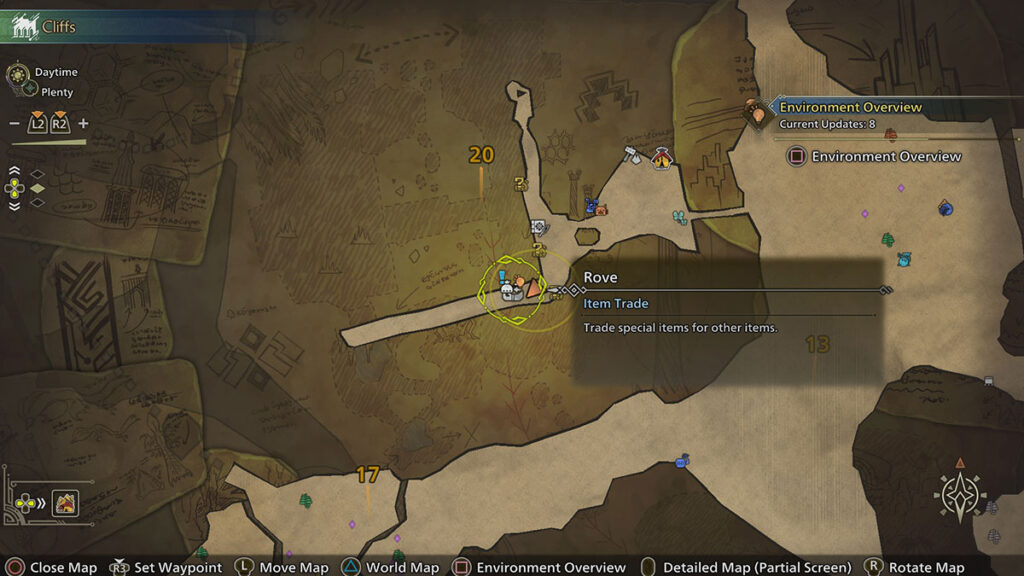This screenshot has width=1024, height=576.
Task: Click the compass rose icon
Action: click(959, 494)
